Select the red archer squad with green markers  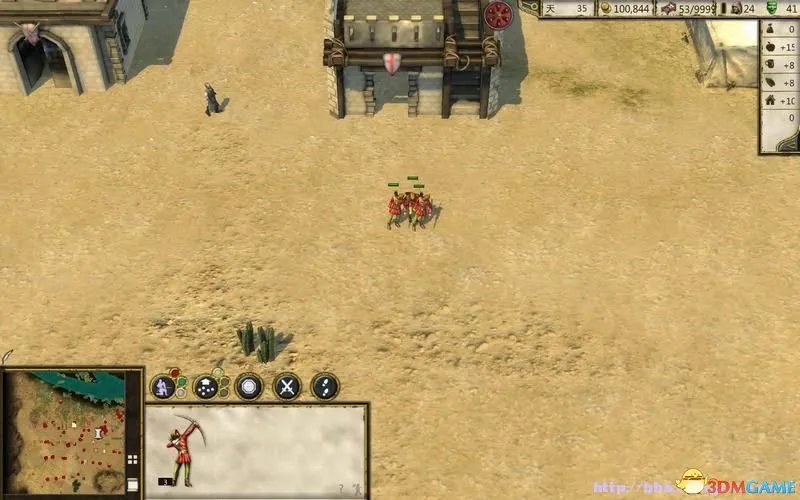[410, 208]
